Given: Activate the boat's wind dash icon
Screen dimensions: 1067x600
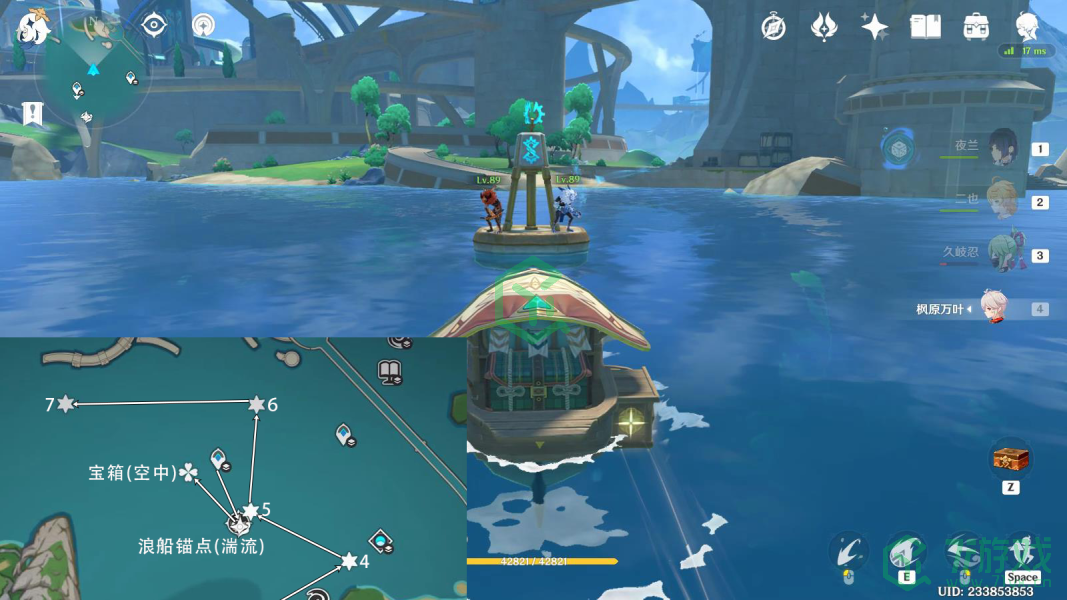Looking at the screenshot, I should click(x=963, y=551).
